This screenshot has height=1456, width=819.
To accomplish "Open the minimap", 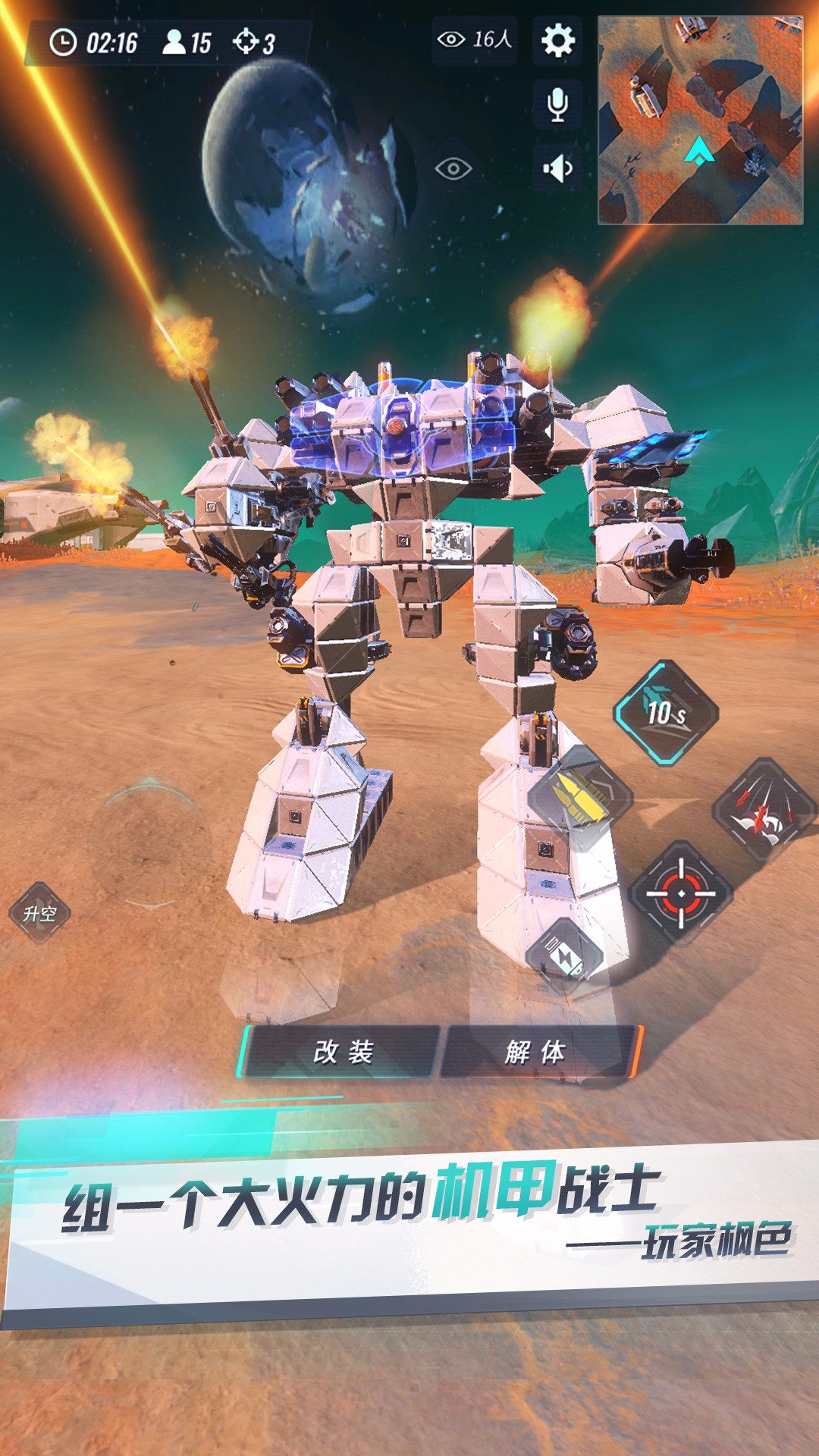I will coord(700,121).
